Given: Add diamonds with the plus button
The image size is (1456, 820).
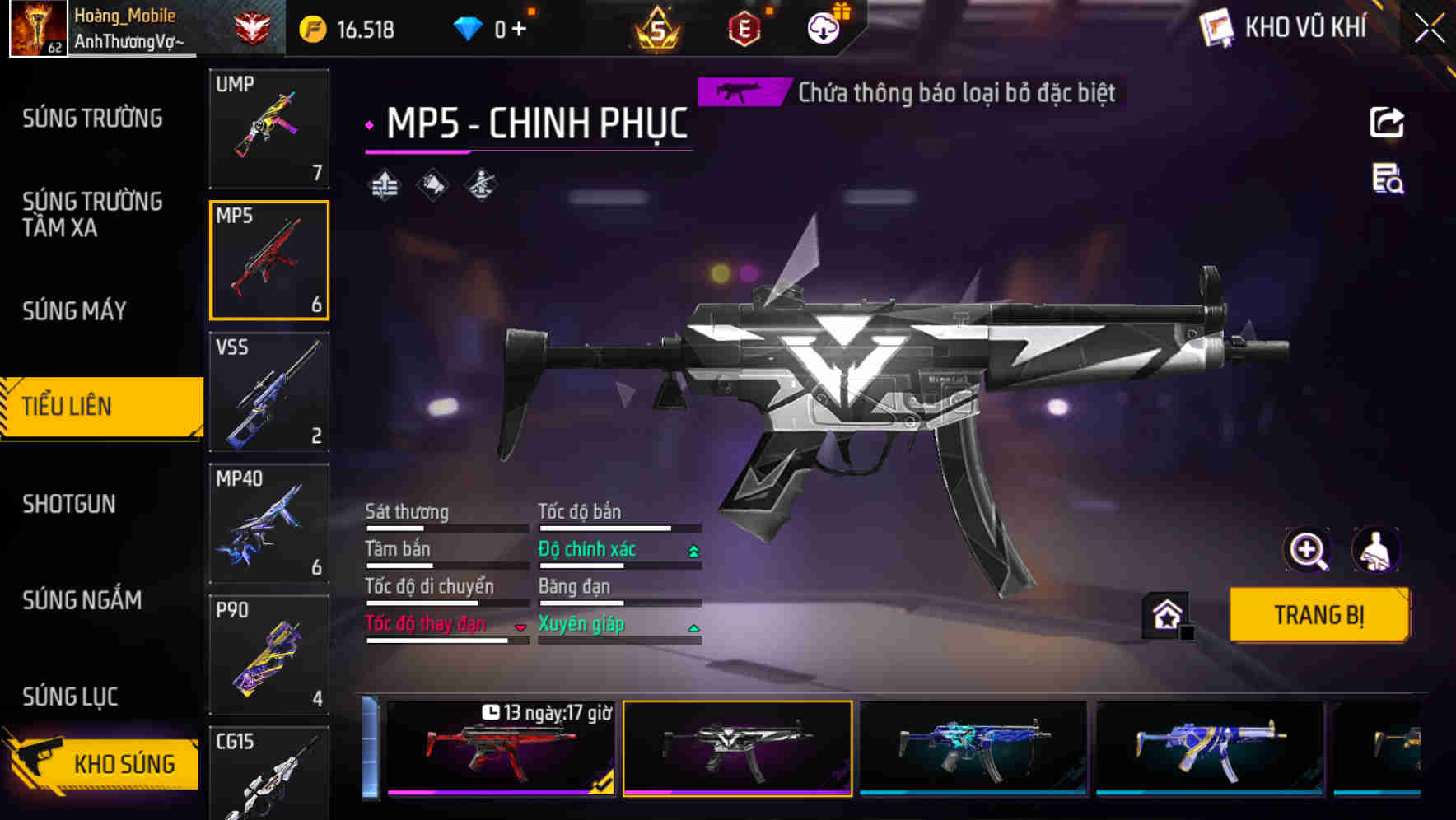Looking at the screenshot, I should point(519,30).
